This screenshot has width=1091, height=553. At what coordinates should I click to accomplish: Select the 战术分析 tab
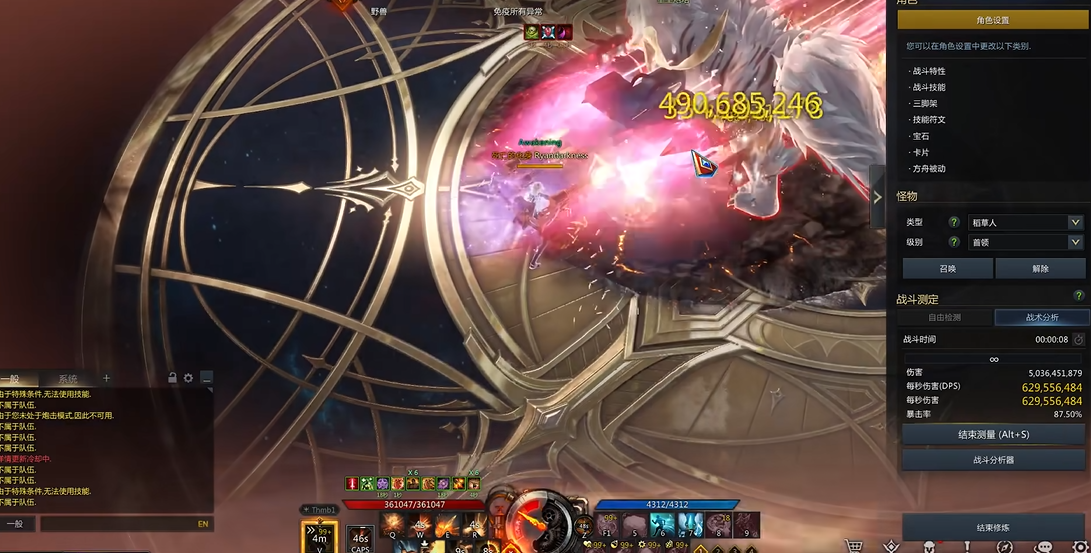(x=1041, y=317)
